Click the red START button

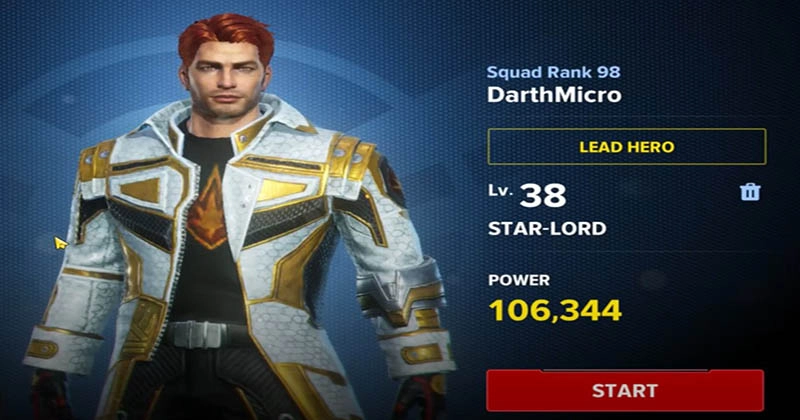[x=625, y=390]
